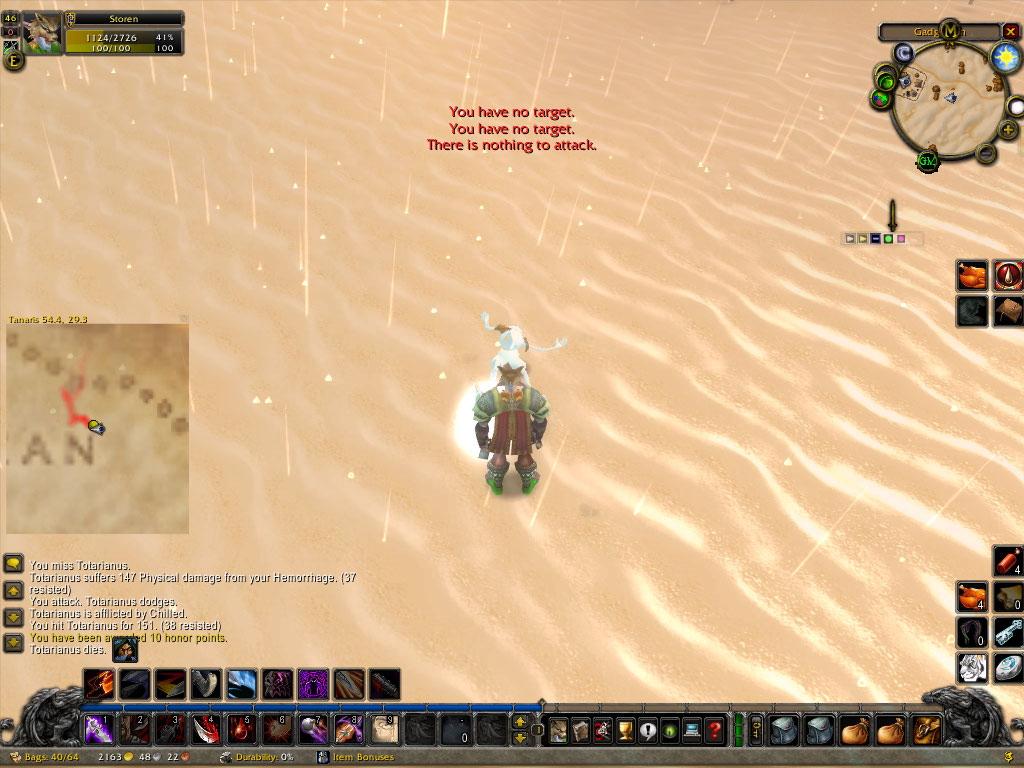Open the red question mark help button

point(714,729)
